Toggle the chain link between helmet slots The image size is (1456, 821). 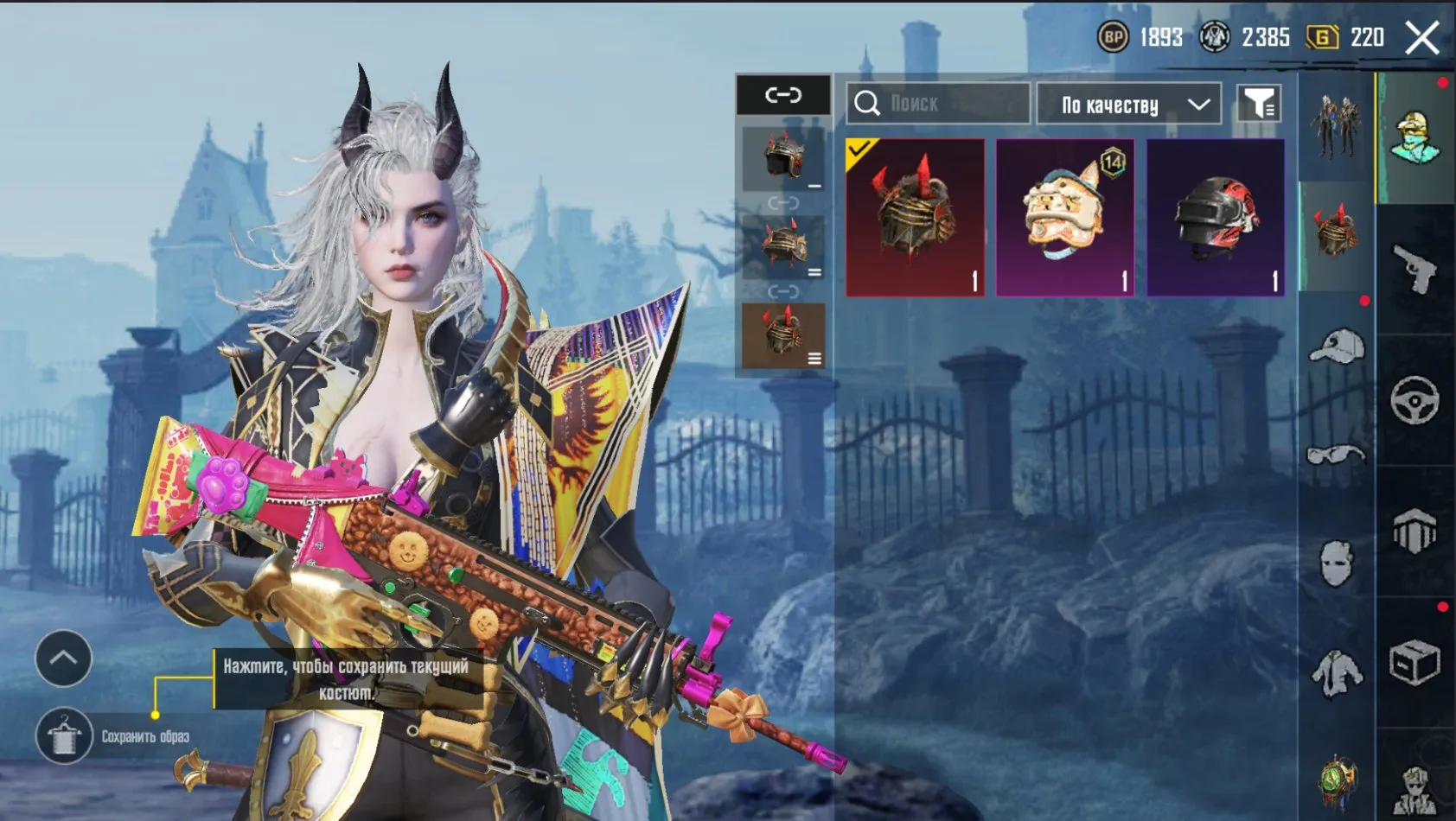782,204
